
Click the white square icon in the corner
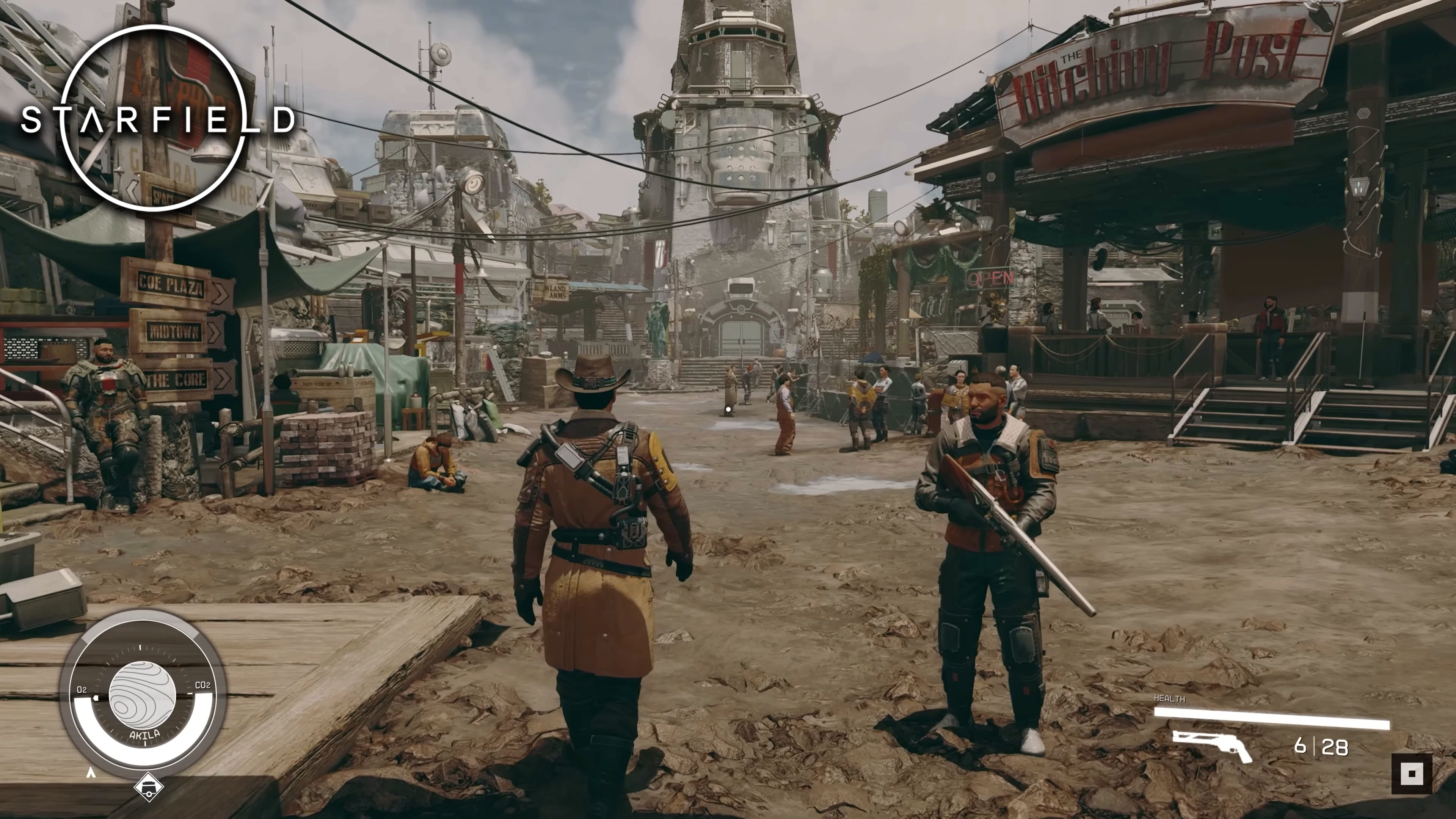click(x=1411, y=773)
